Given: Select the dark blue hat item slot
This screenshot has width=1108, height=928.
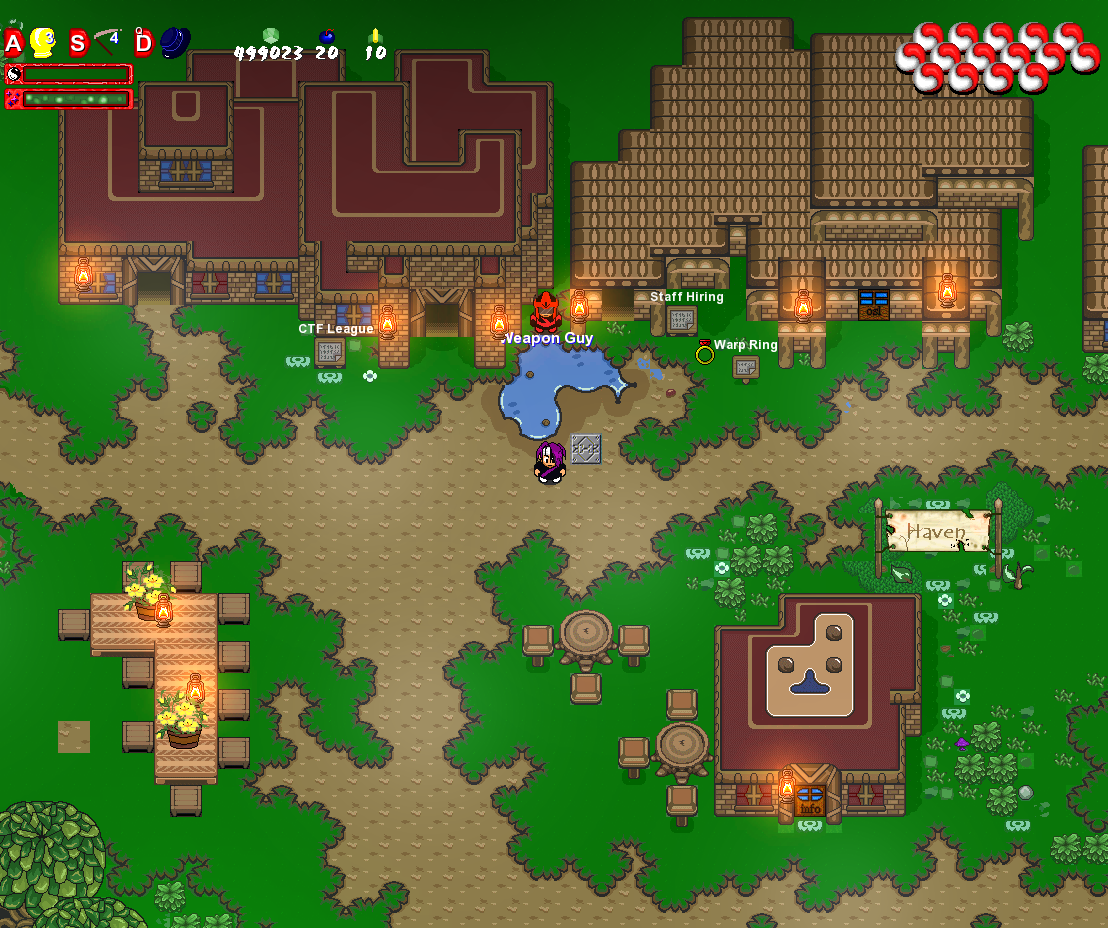Looking at the screenshot, I should point(175,42).
